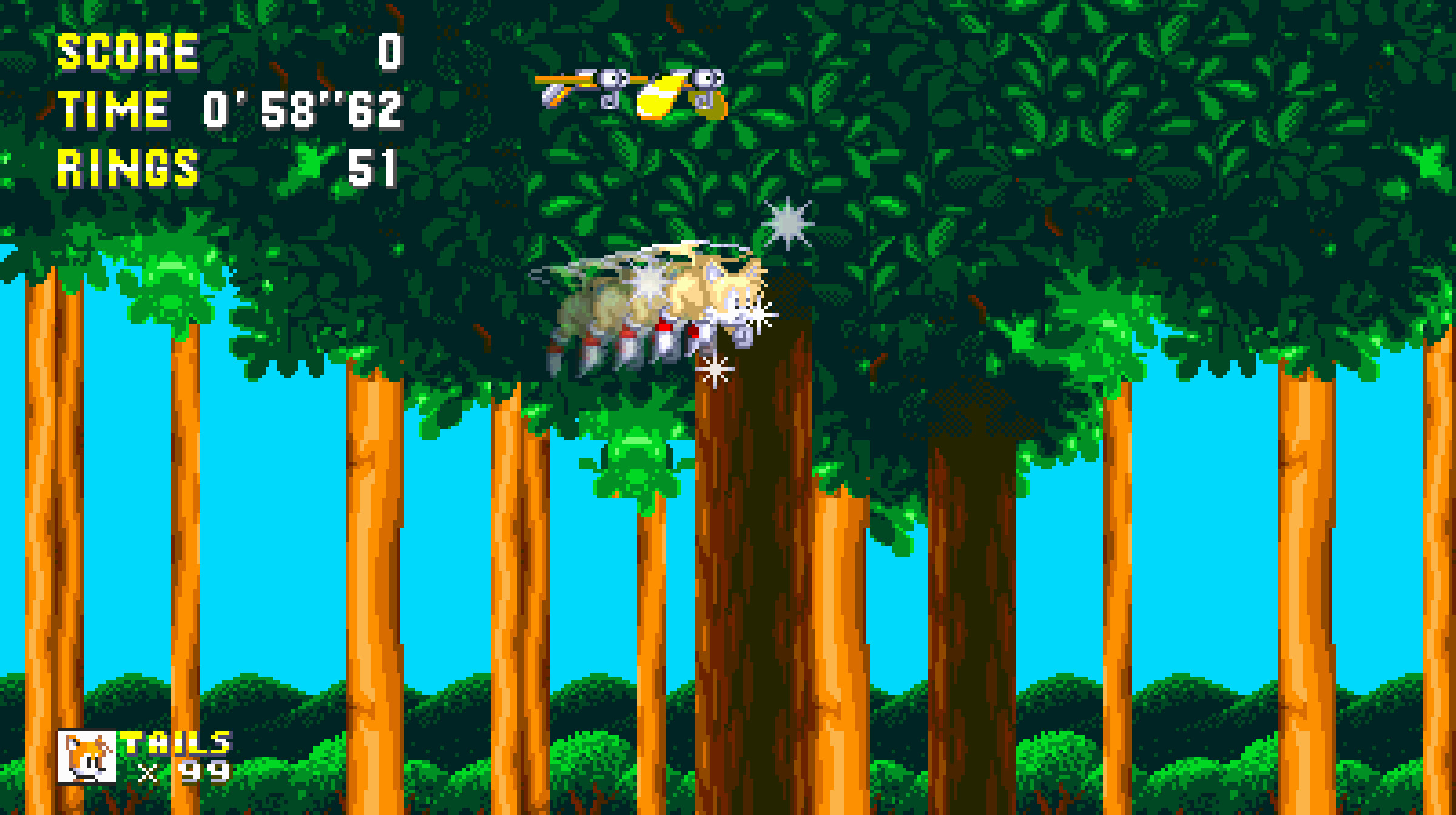The image size is (1456, 815).
Task: Click the tall central tree trunk
Action: pos(752,546)
